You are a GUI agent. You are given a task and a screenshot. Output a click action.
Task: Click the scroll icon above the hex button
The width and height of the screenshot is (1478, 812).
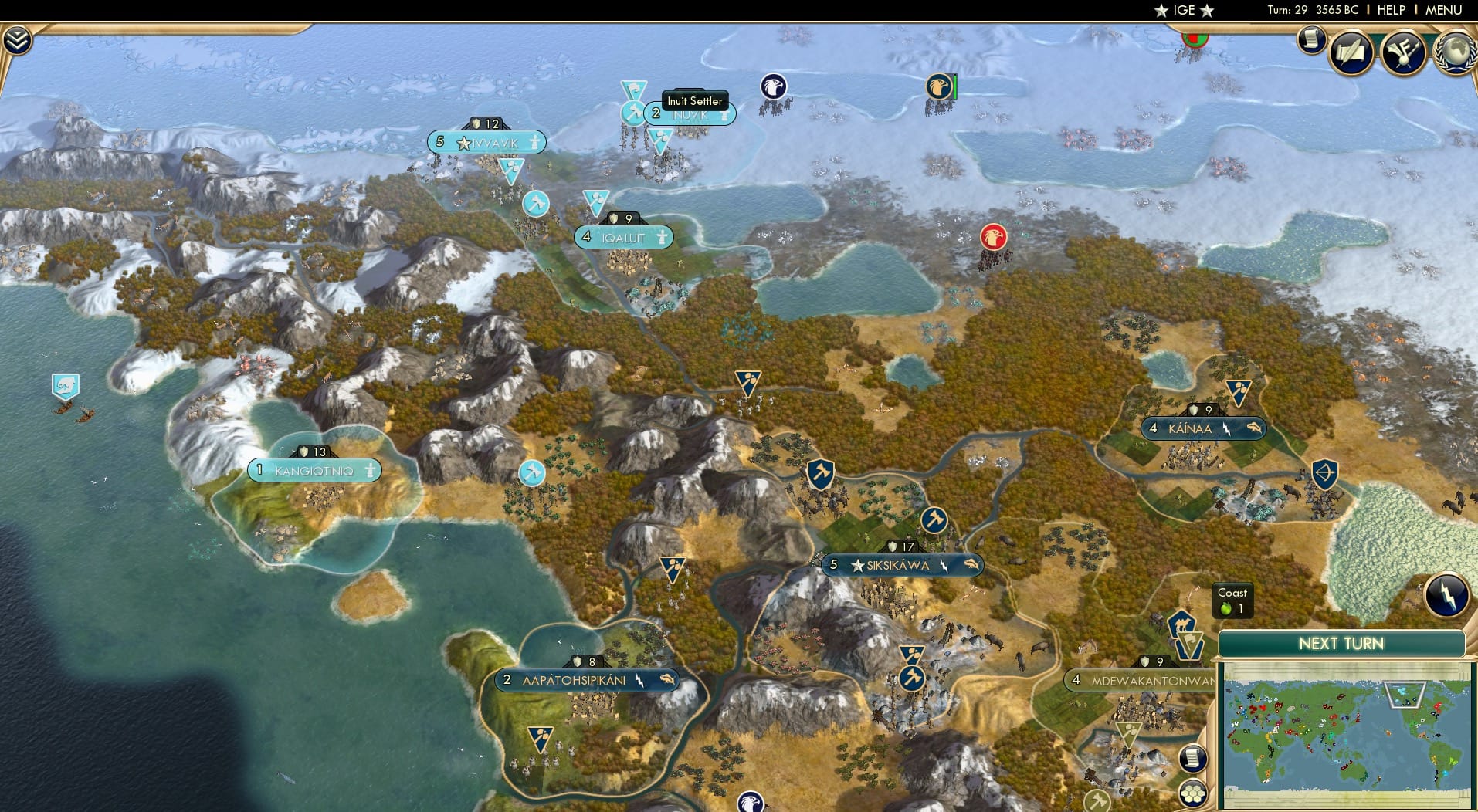[x=1193, y=758]
